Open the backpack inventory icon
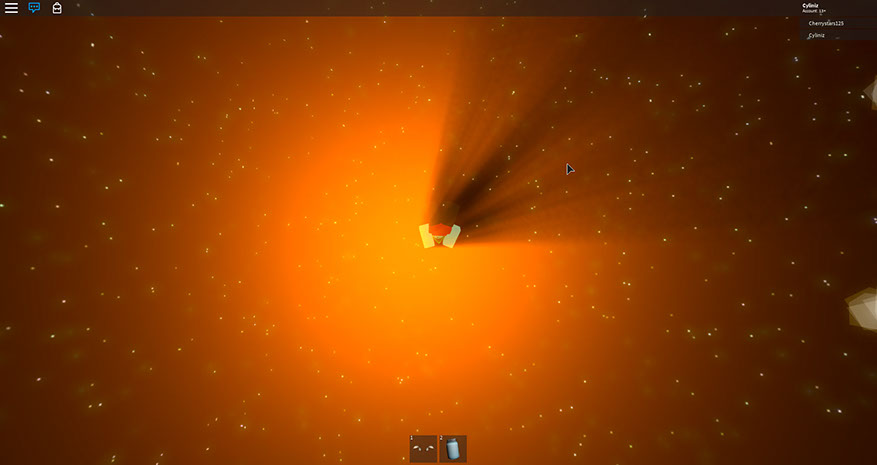 (x=57, y=8)
